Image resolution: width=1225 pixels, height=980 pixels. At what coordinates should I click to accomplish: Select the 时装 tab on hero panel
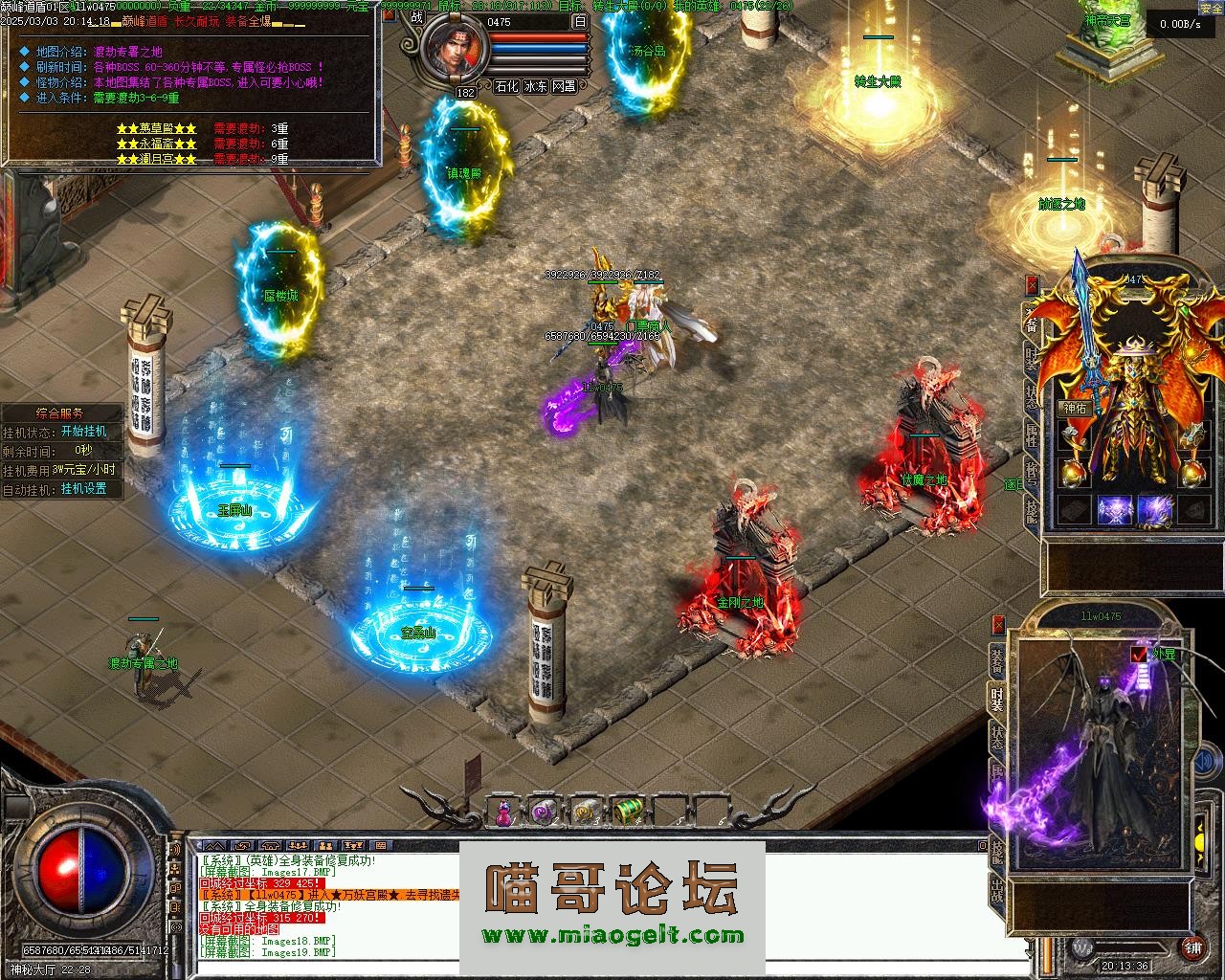pos(997,696)
